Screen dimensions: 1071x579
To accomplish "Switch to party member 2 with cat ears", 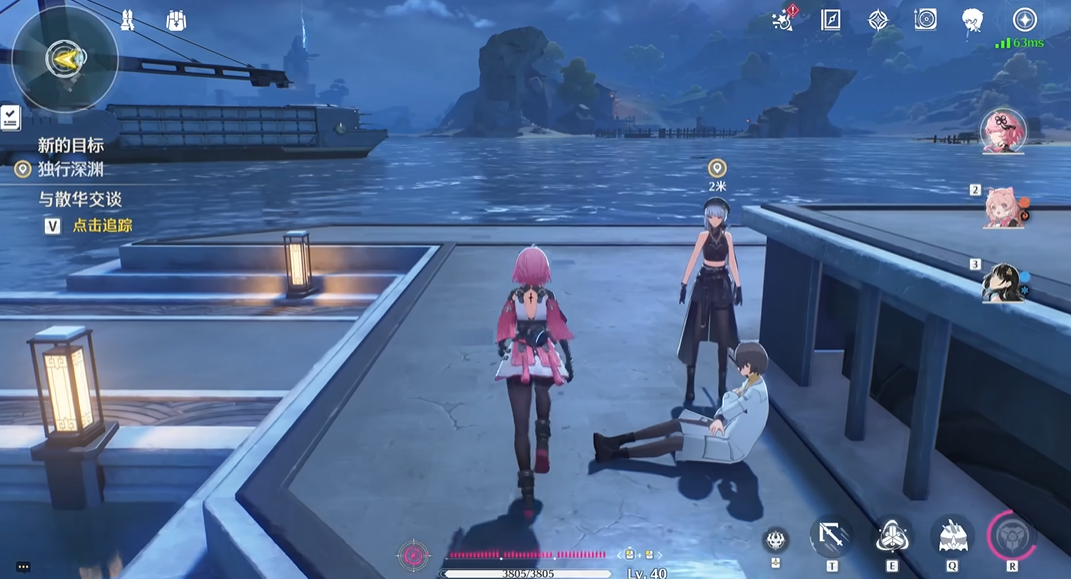I will point(1003,207).
